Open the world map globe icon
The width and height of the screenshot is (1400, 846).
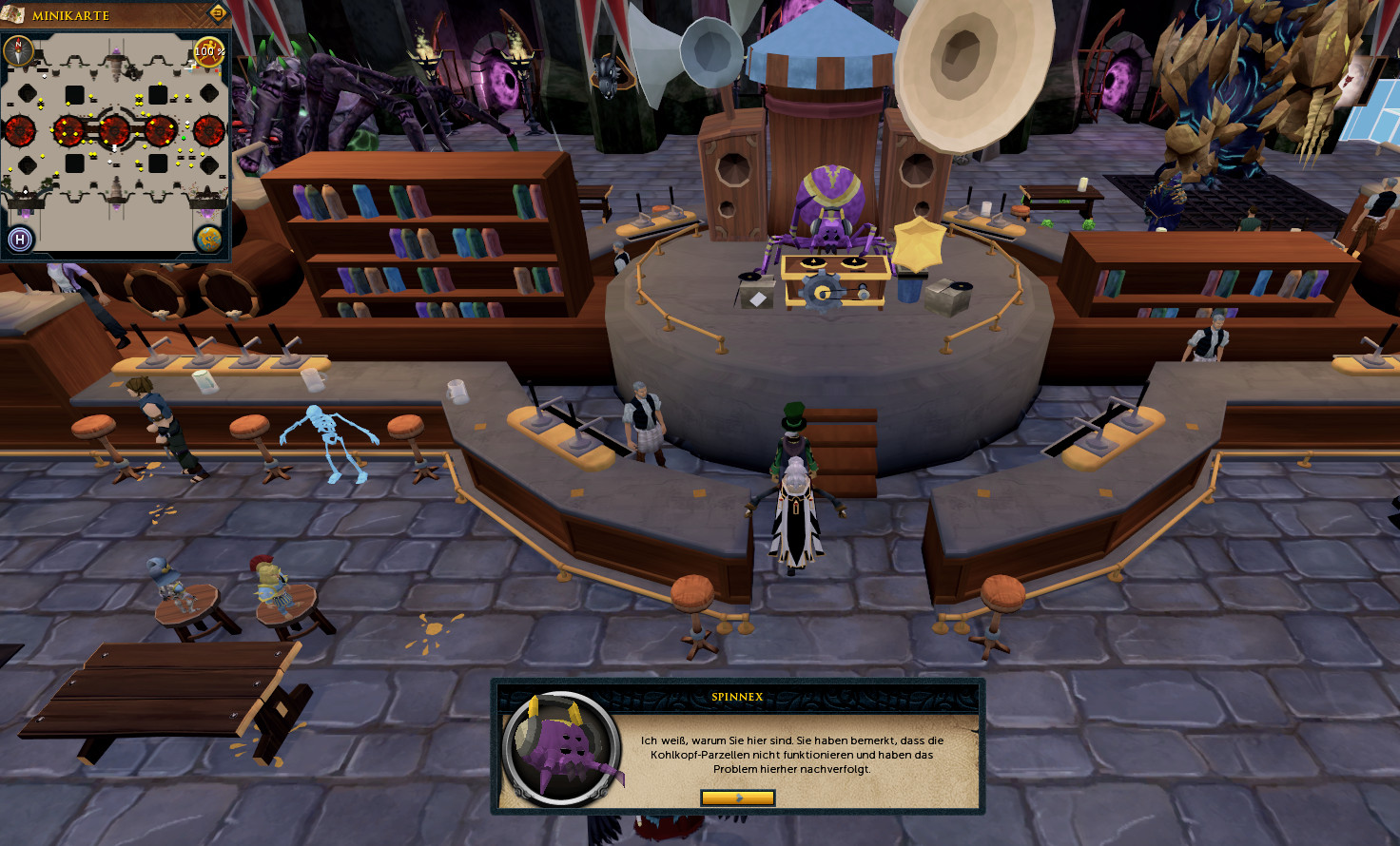[x=208, y=239]
